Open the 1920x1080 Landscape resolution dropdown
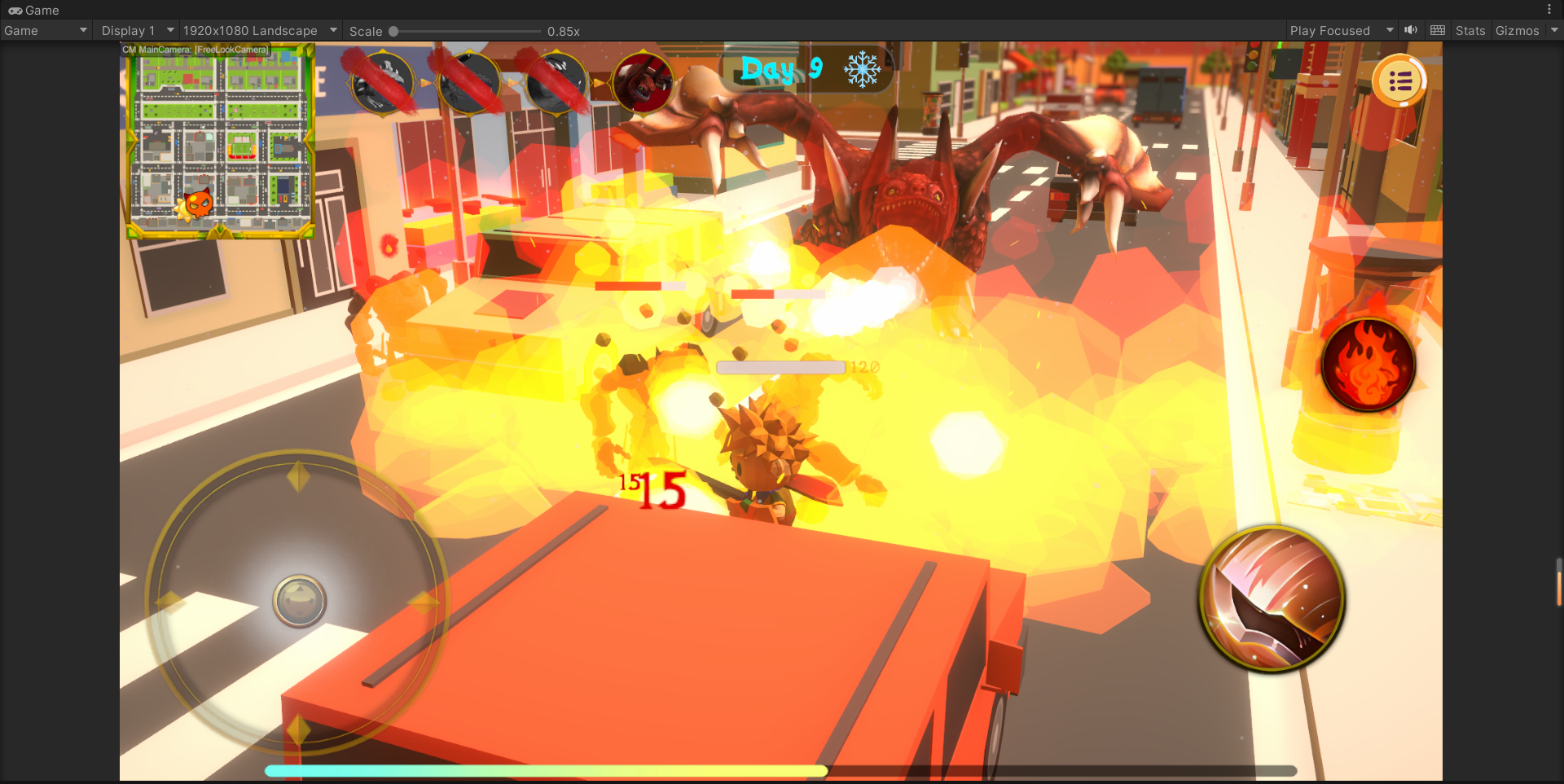 [x=259, y=31]
